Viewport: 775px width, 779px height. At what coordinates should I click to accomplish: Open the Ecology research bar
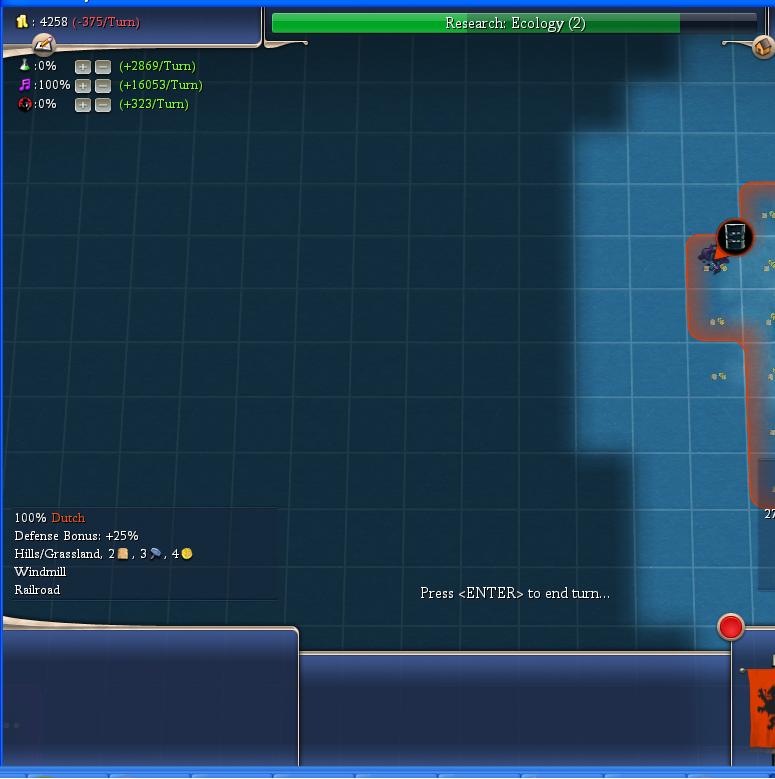(514, 23)
